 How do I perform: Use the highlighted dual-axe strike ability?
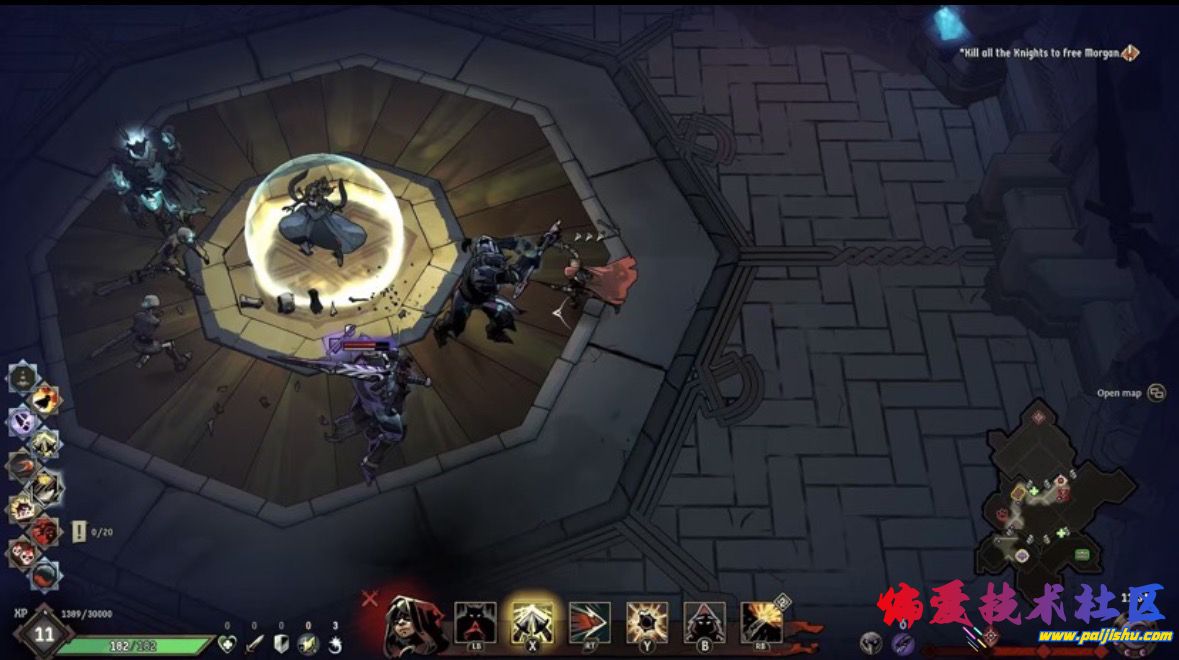pyautogui.click(x=532, y=622)
